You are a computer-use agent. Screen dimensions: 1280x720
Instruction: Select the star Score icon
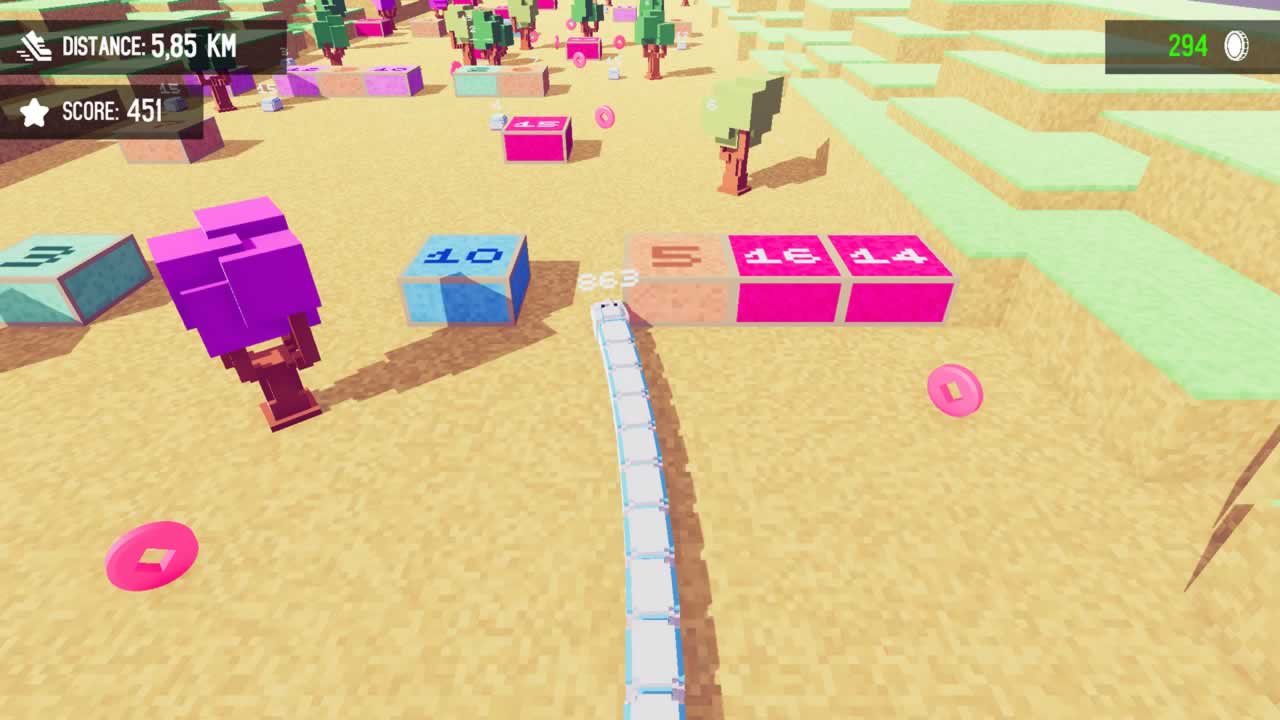[33, 112]
